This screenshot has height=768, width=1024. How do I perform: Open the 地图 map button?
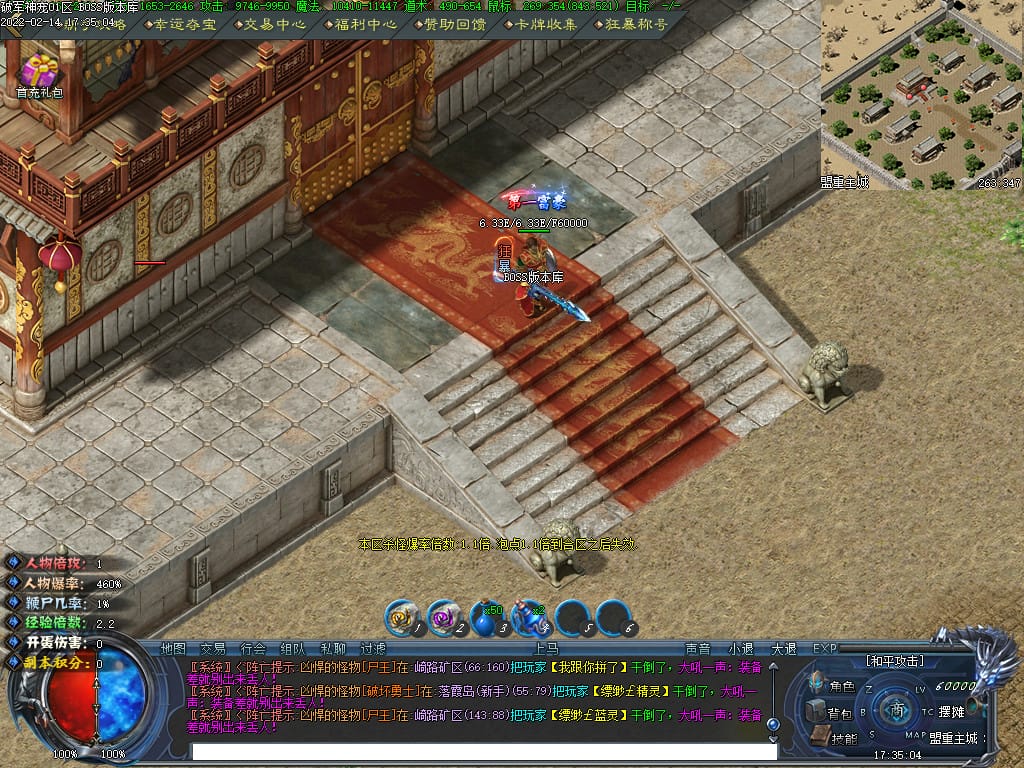pos(173,648)
